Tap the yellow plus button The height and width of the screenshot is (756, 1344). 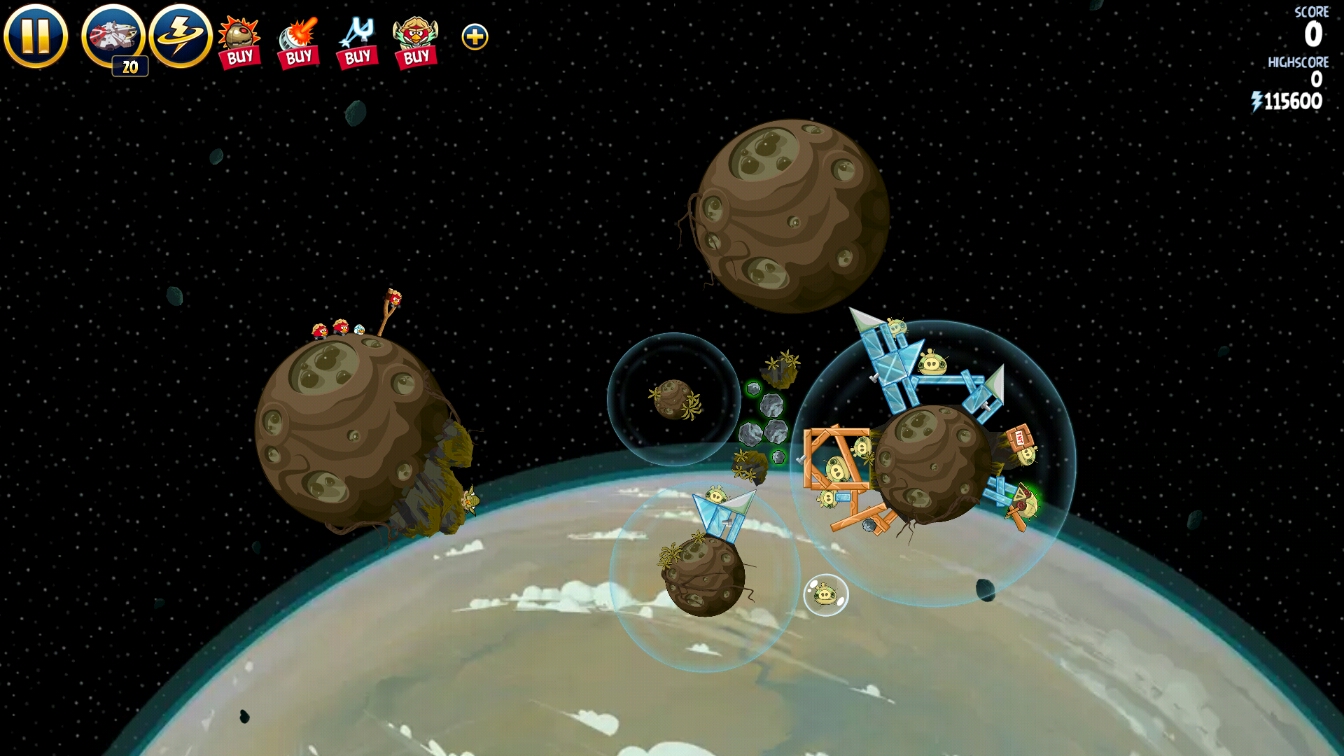475,37
